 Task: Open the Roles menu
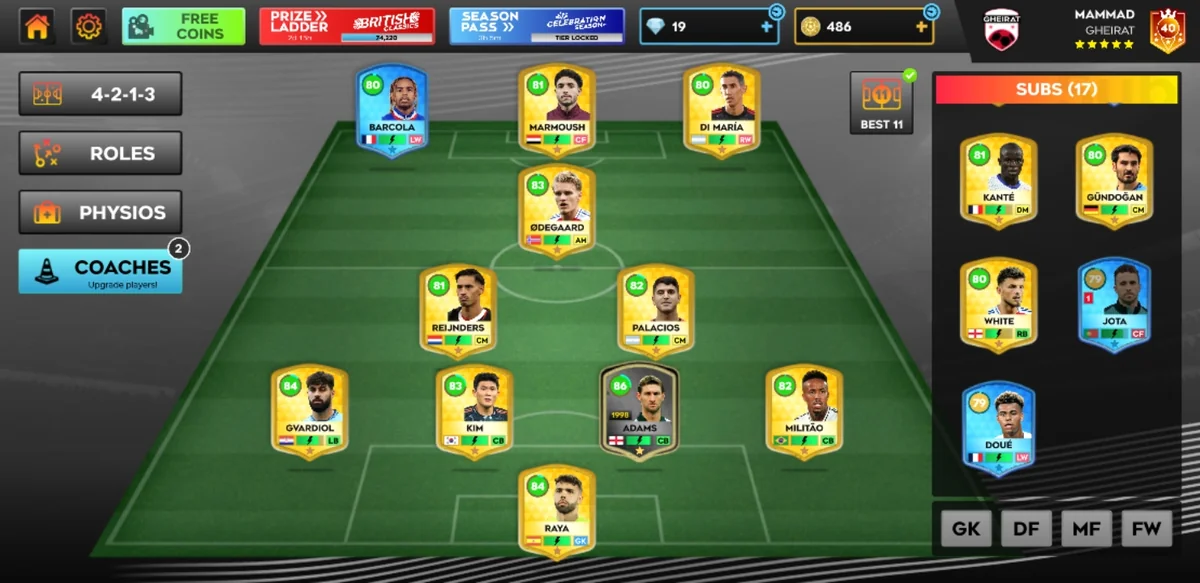coord(100,153)
